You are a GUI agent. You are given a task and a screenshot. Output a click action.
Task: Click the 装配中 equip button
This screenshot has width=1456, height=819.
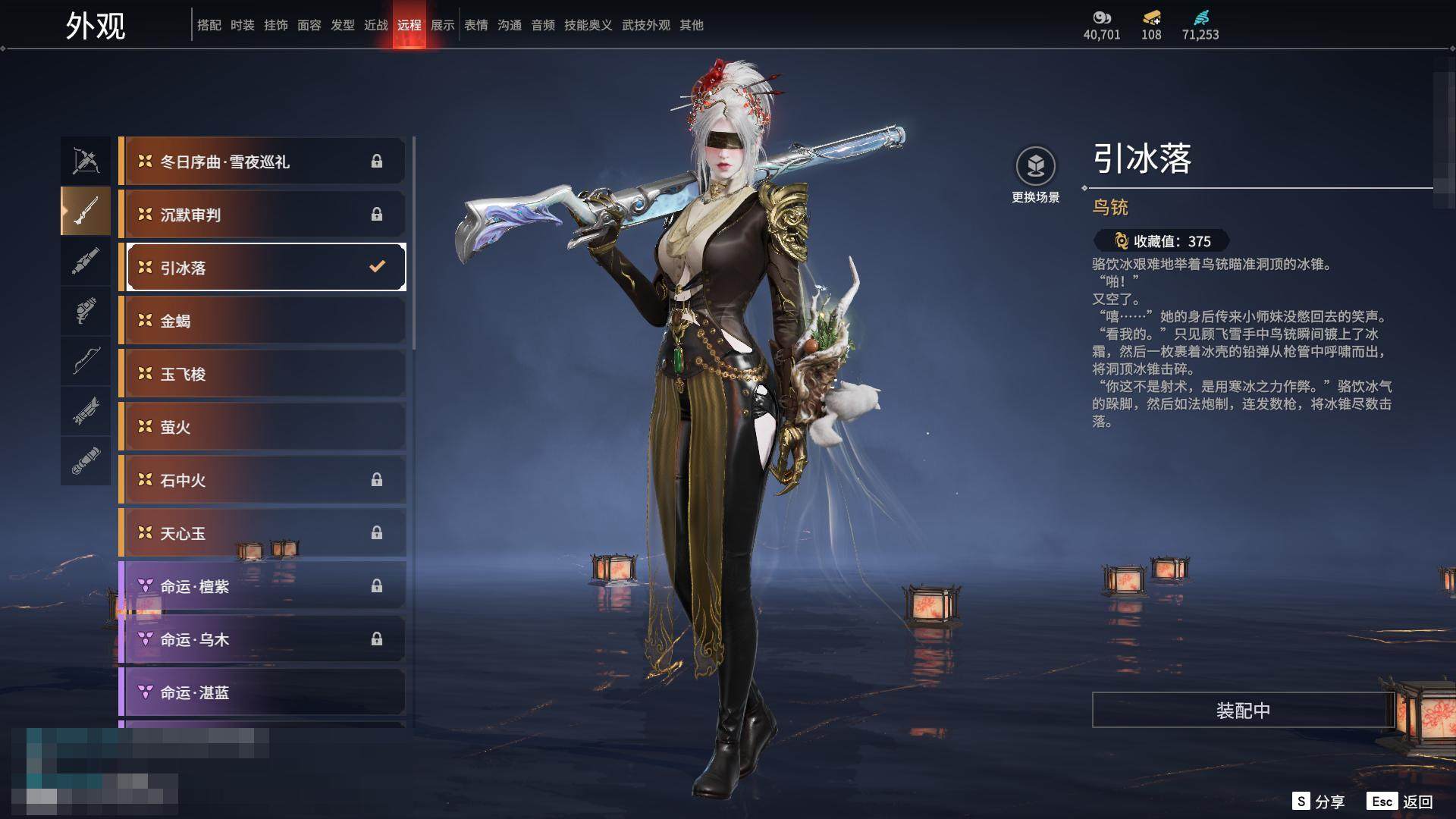(1243, 711)
